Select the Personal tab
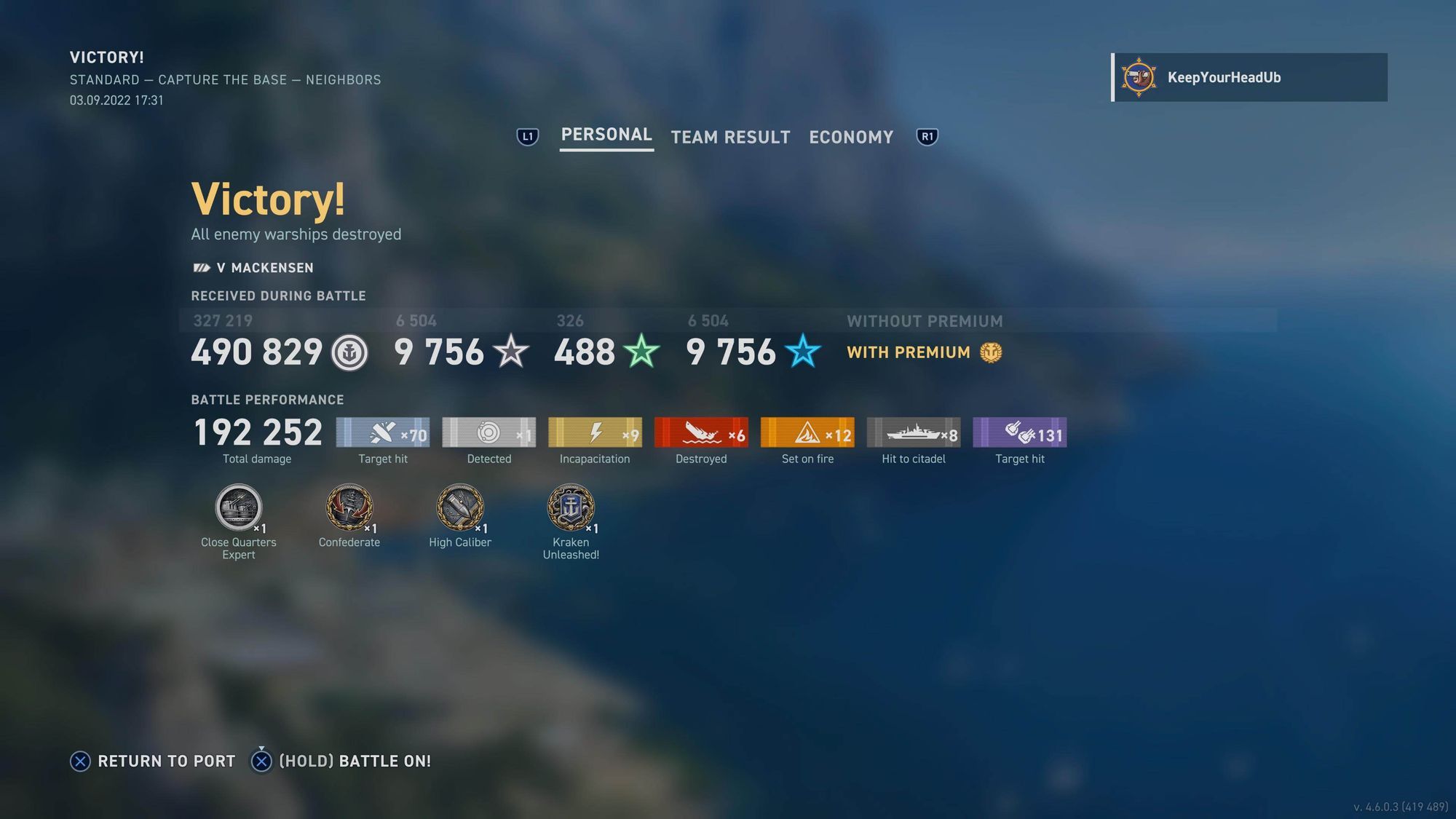 [606, 135]
